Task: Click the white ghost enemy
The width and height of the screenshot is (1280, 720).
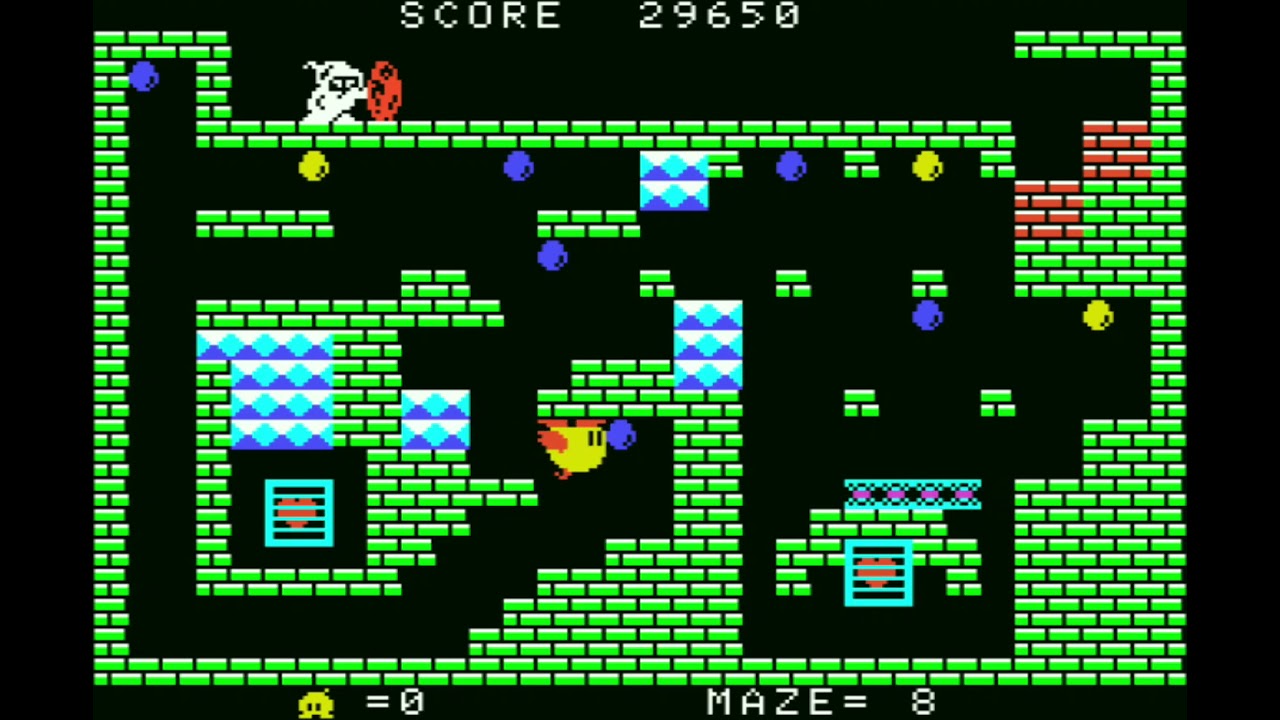Action: point(330,90)
